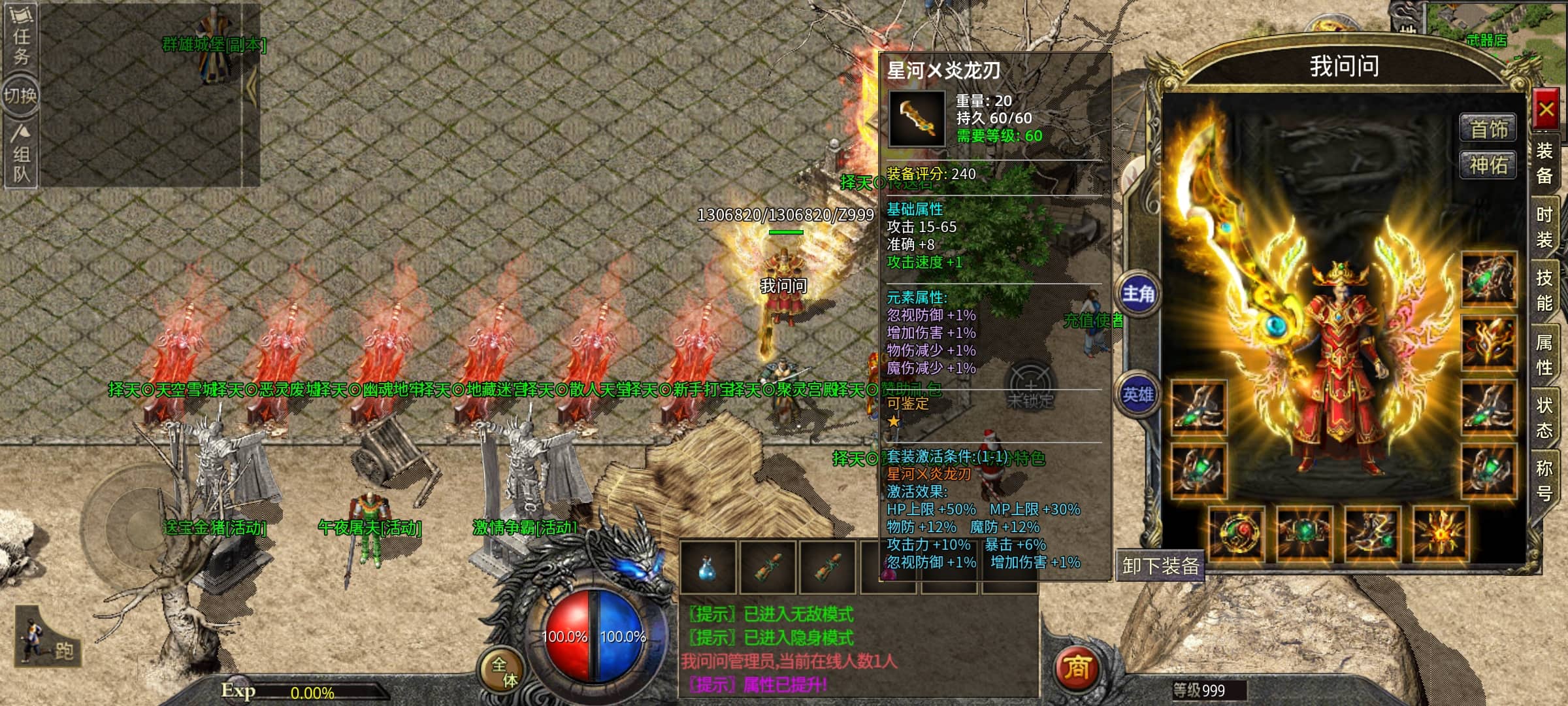Switch to the 装备 equipment tab
This screenshot has width=1568, height=706.
click(x=1544, y=163)
